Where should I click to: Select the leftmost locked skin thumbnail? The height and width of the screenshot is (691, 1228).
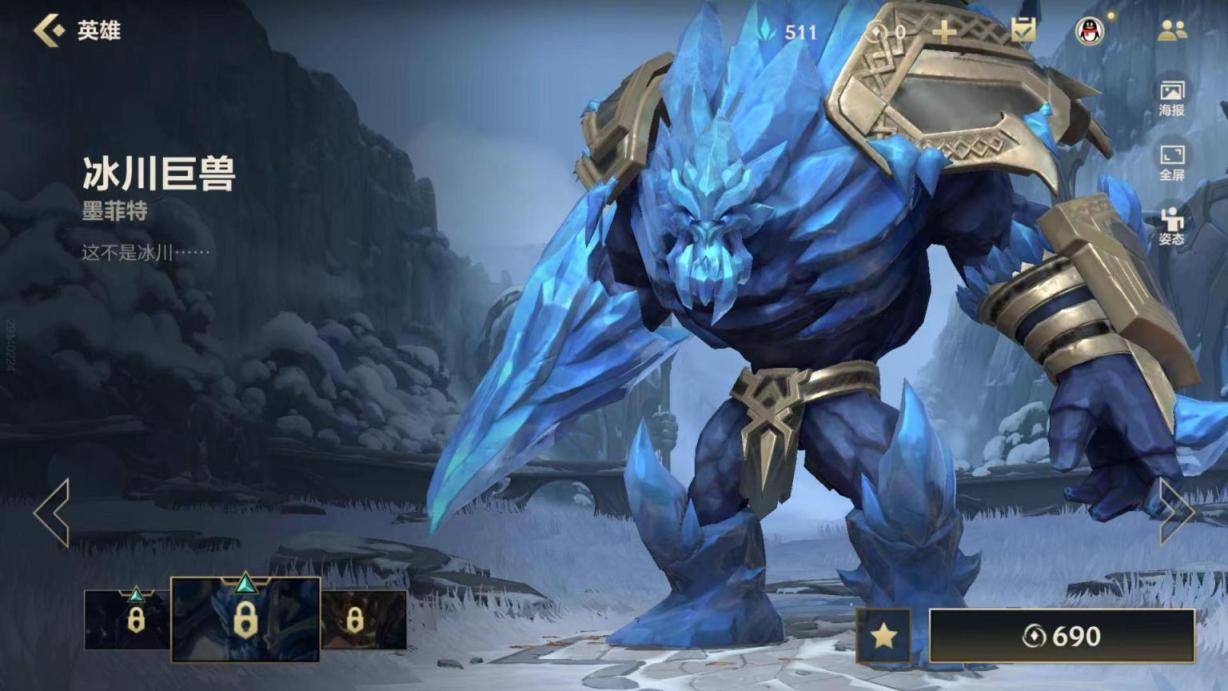pos(127,619)
